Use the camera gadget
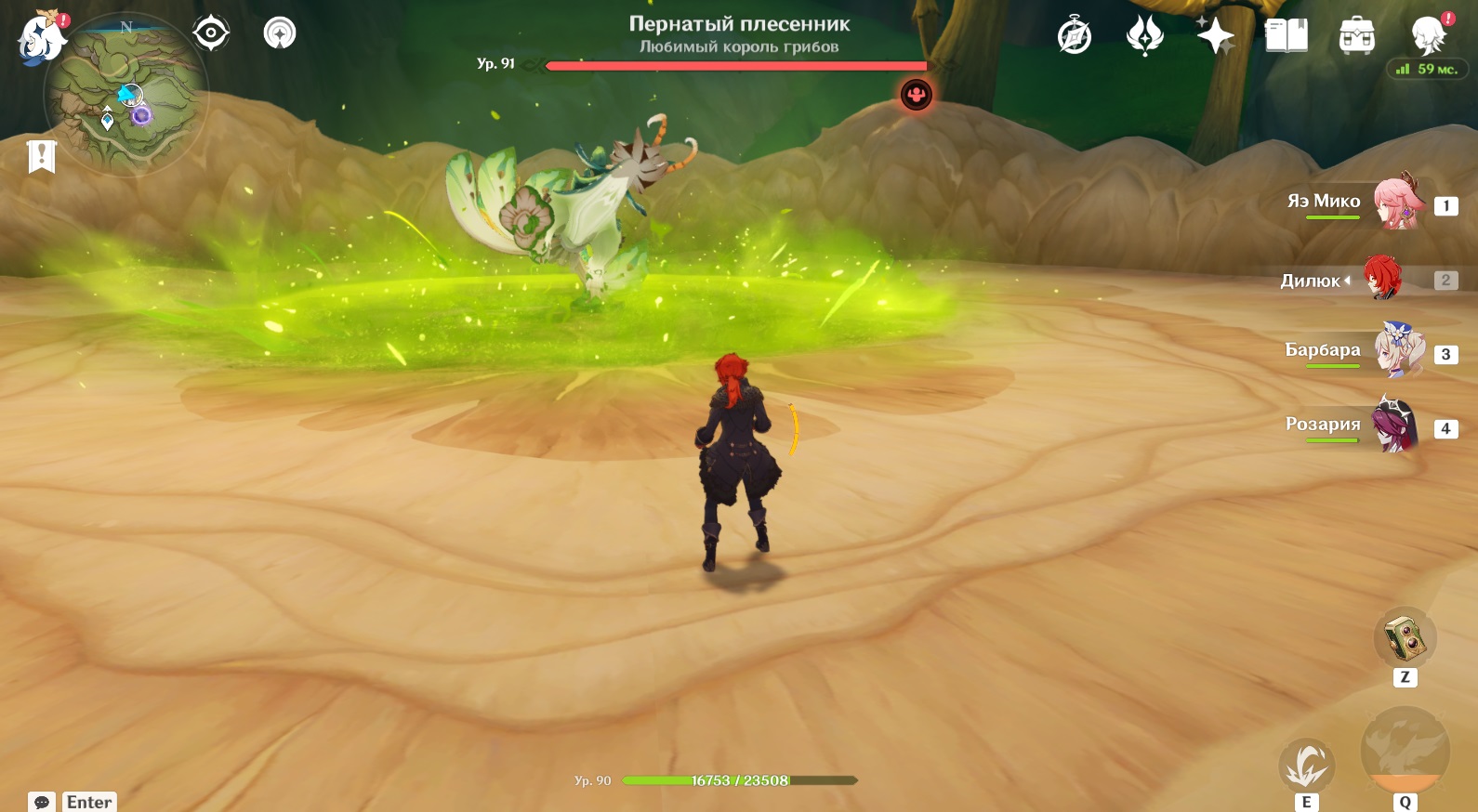Viewport: 1478px width, 812px height. [1405, 638]
